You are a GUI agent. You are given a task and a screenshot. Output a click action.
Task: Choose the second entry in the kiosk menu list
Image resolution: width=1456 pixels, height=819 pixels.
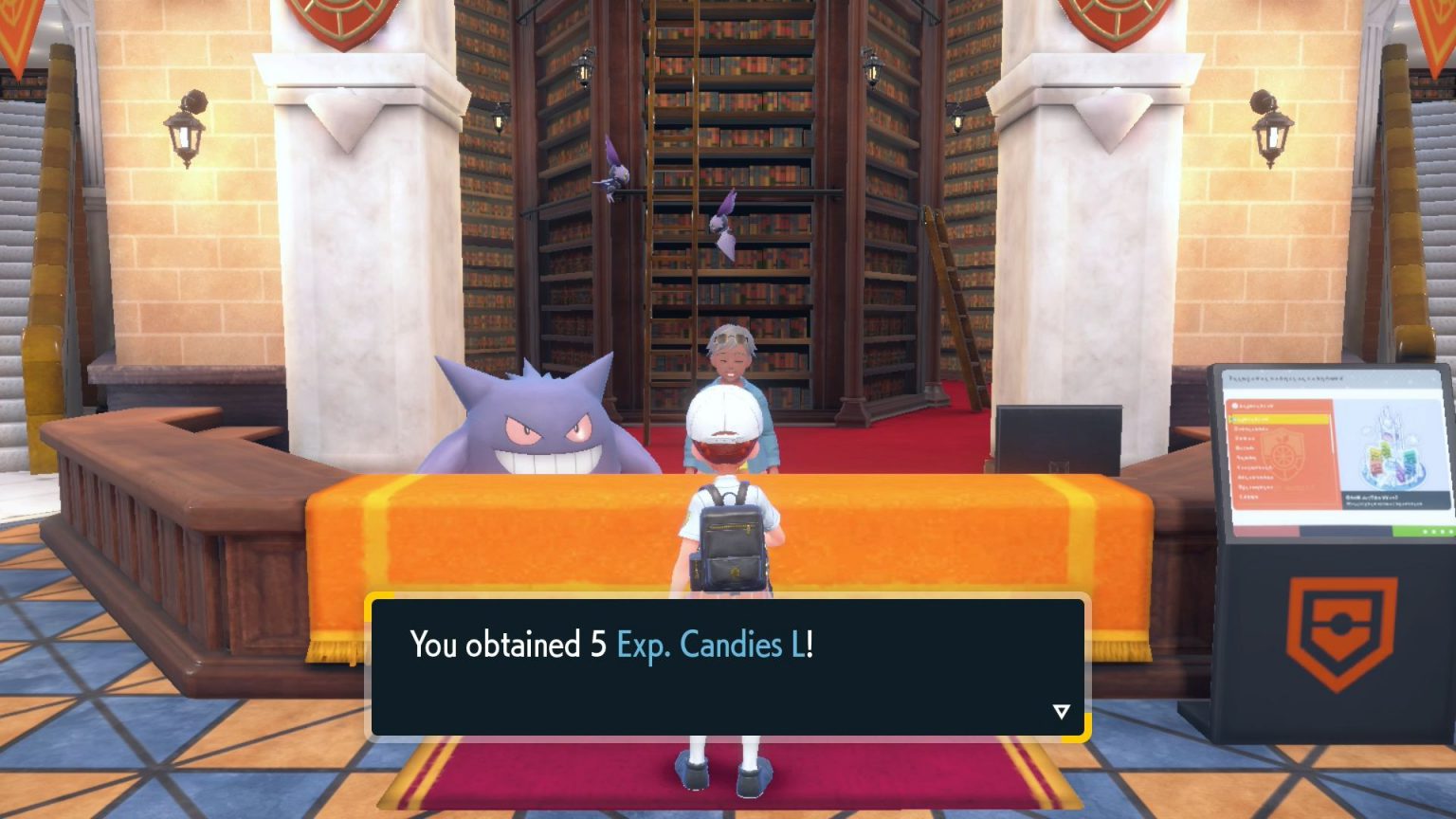point(1253,427)
